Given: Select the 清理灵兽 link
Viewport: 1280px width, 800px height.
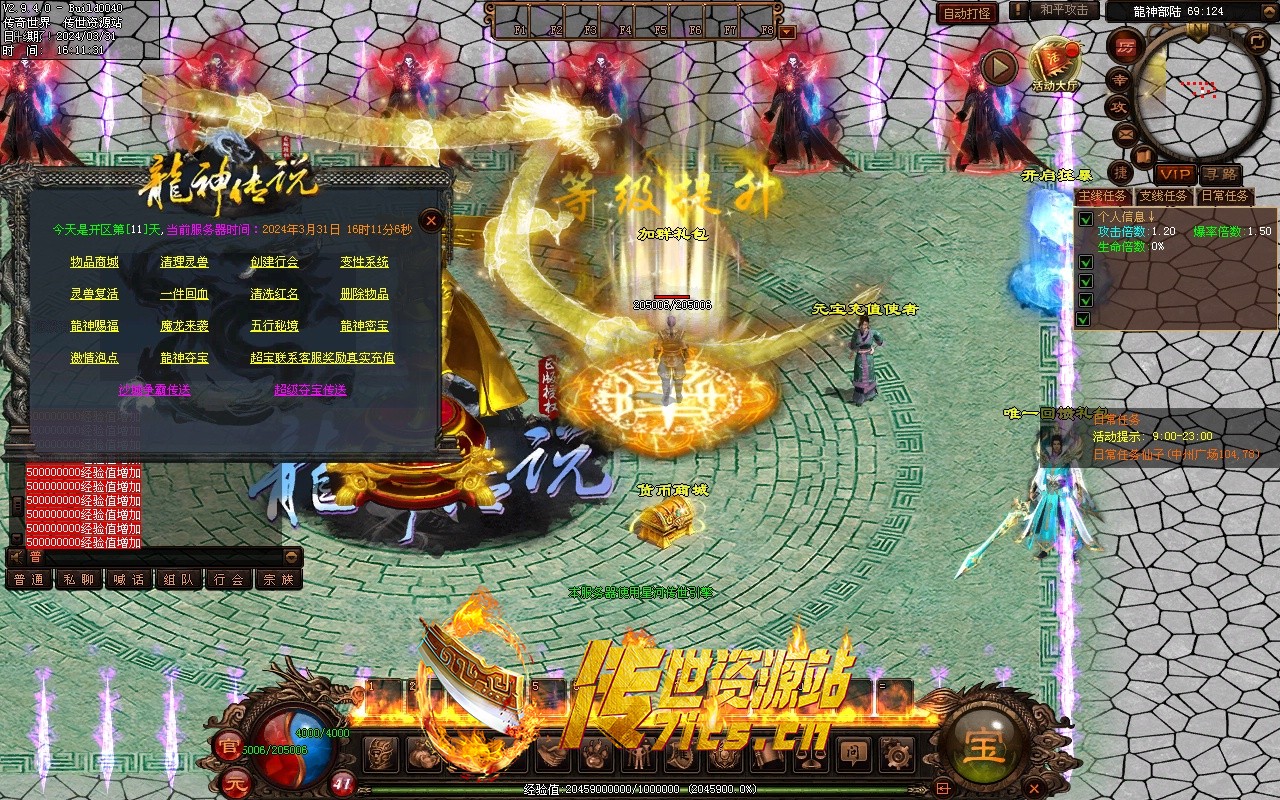Looking at the screenshot, I should pyautogui.click(x=184, y=262).
